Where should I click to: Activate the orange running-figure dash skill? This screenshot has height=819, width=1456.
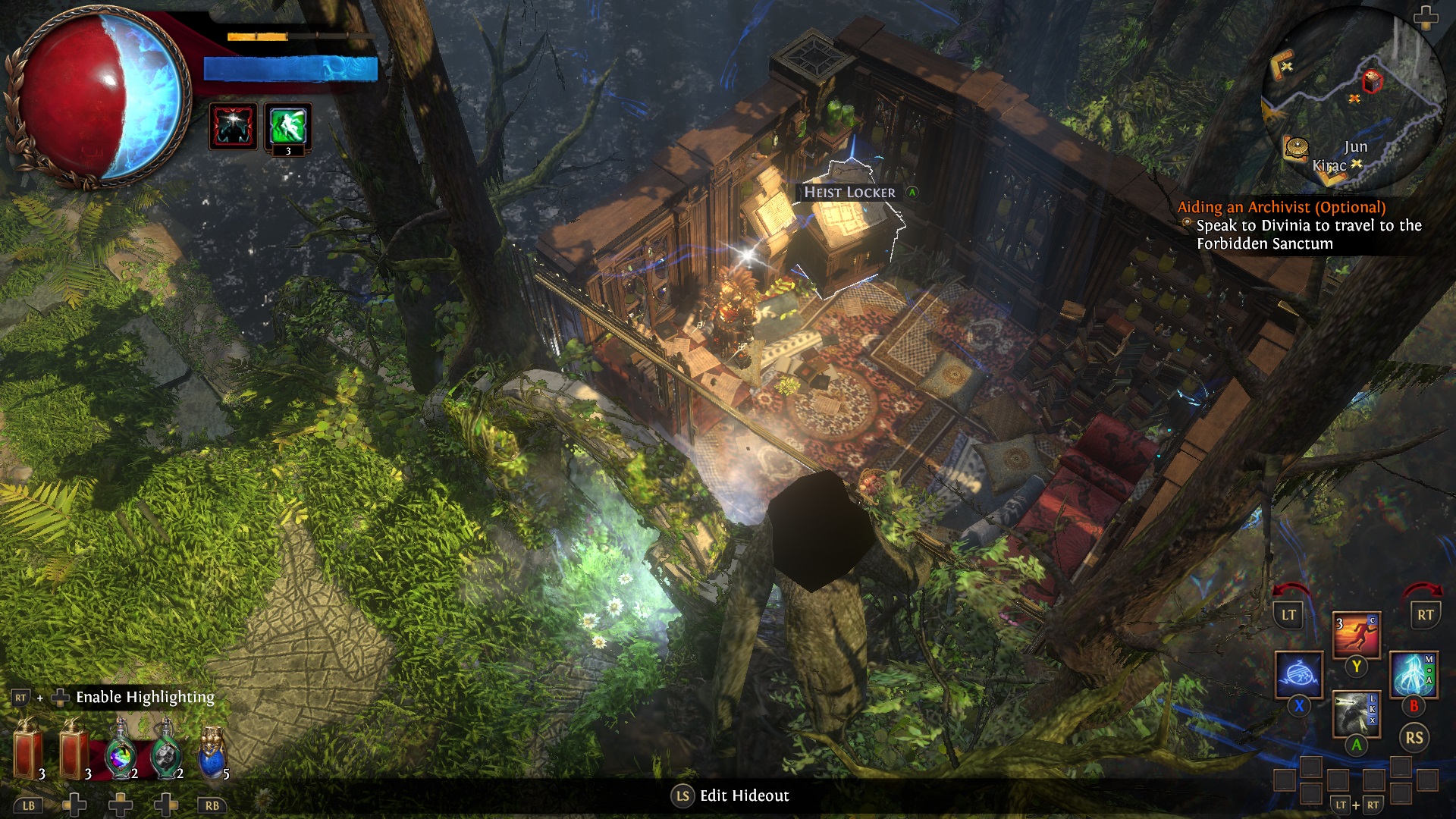coord(1356,635)
